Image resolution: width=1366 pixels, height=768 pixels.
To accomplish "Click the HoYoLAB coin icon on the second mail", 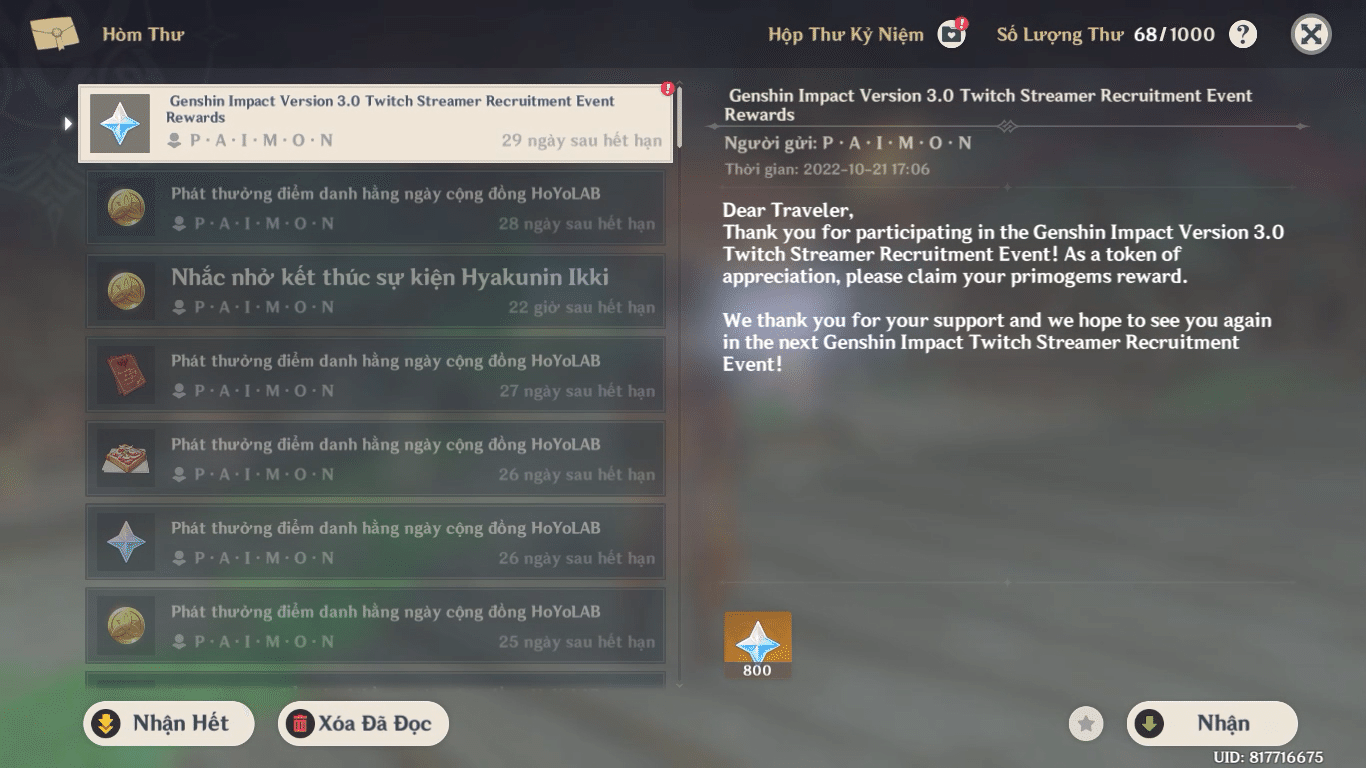I will point(125,207).
